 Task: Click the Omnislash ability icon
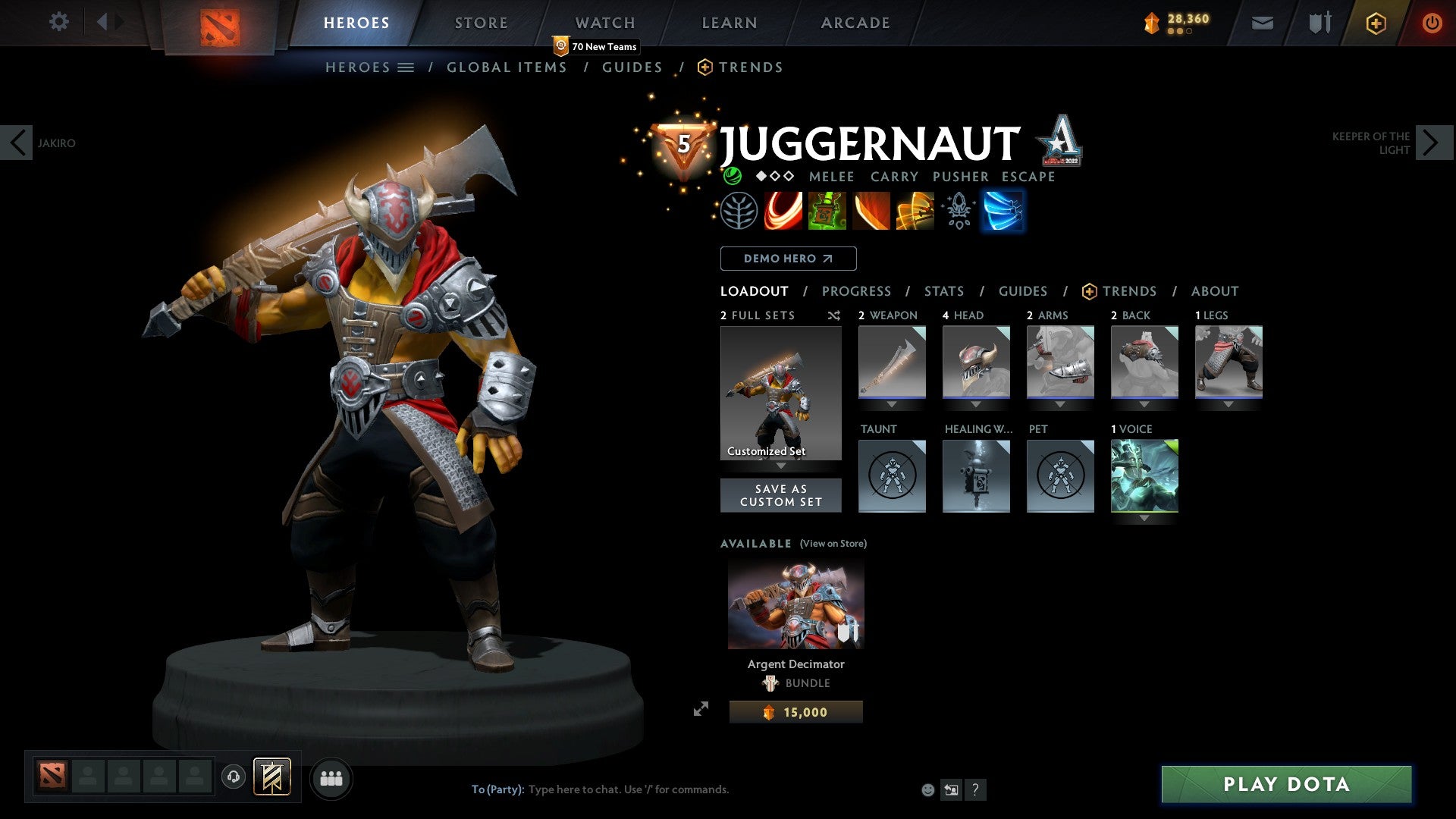click(915, 211)
